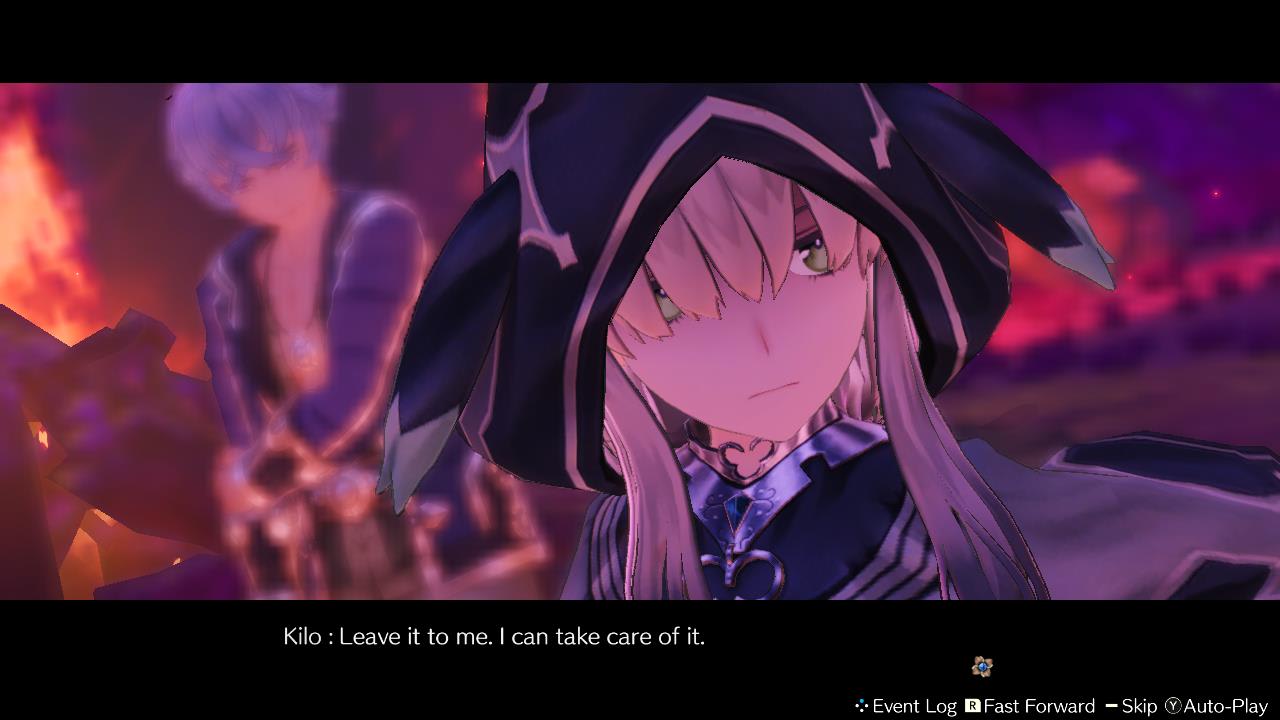Click the circled Y button icon
Image resolution: width=1280 pixels, height=720 pixels.
click(1172, 705)
